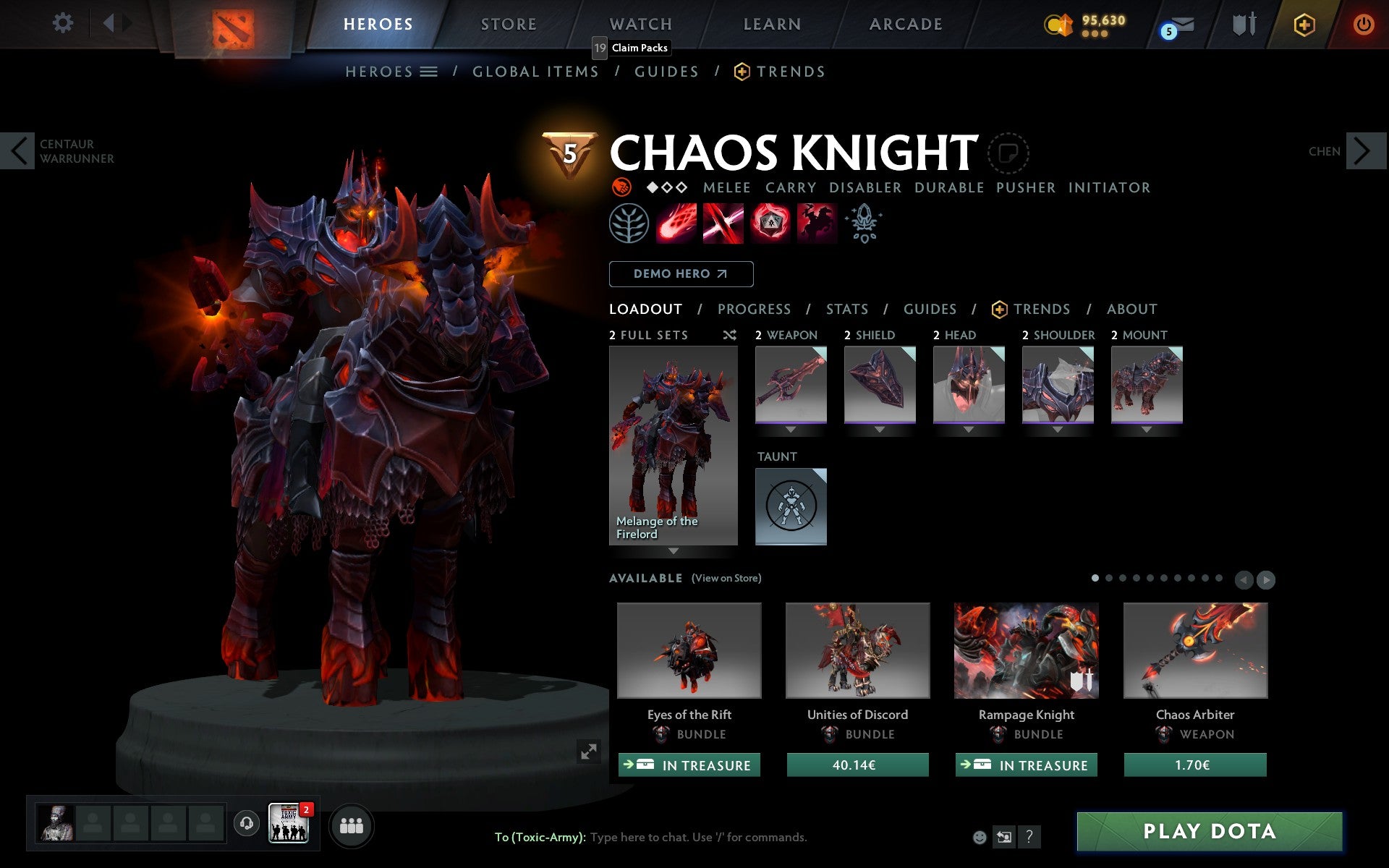Open the Dota 2 settings gear

tap(64, 23)
